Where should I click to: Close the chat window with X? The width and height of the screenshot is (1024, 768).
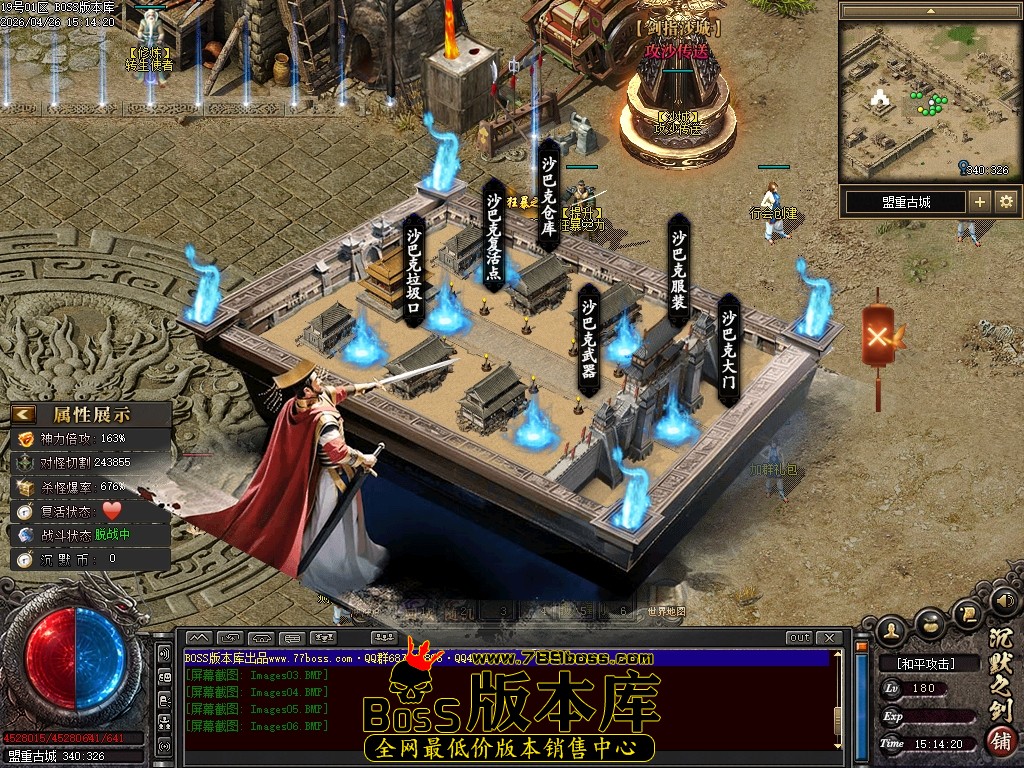point(829,638)
